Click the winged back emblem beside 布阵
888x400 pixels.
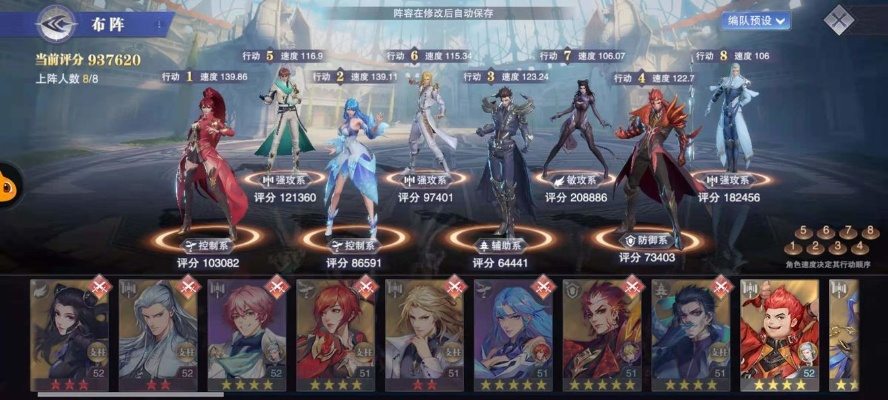[x=56, y=22]
